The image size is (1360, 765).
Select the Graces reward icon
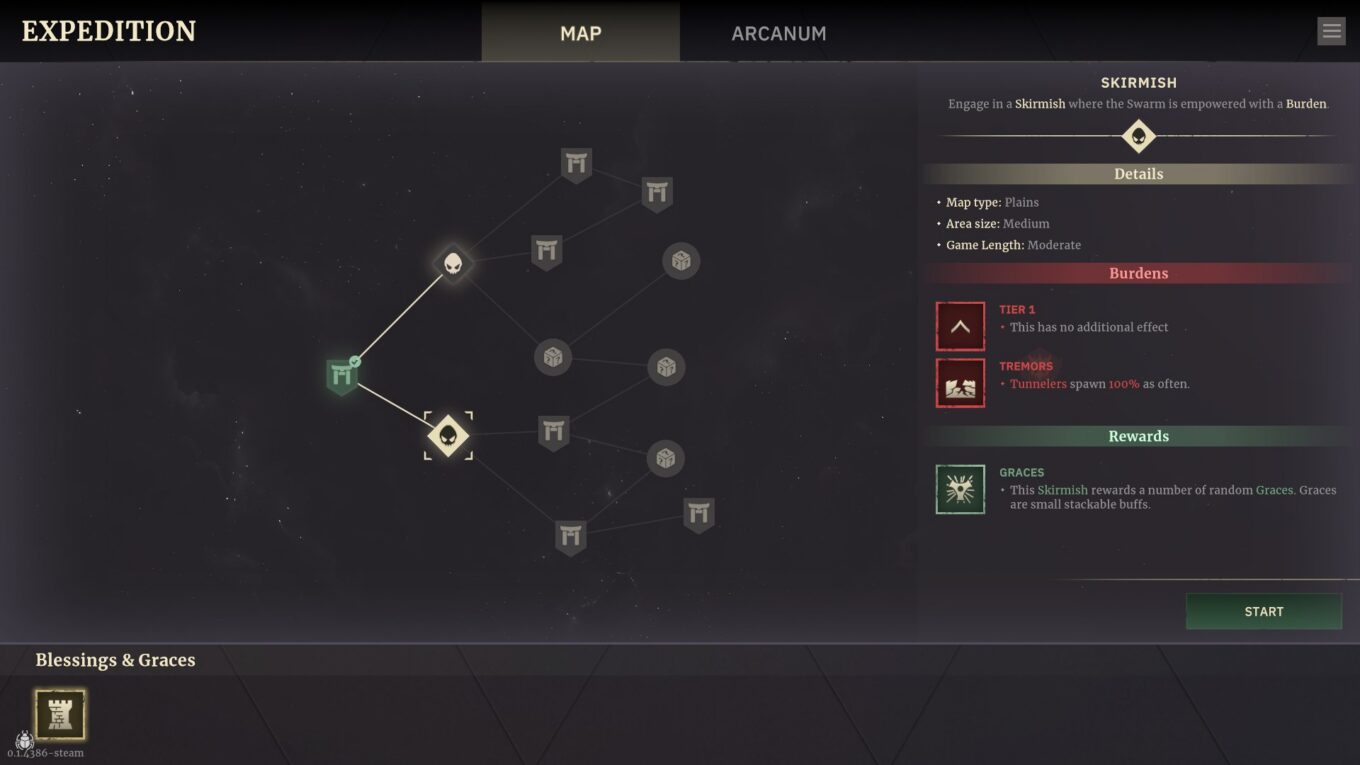960,489
